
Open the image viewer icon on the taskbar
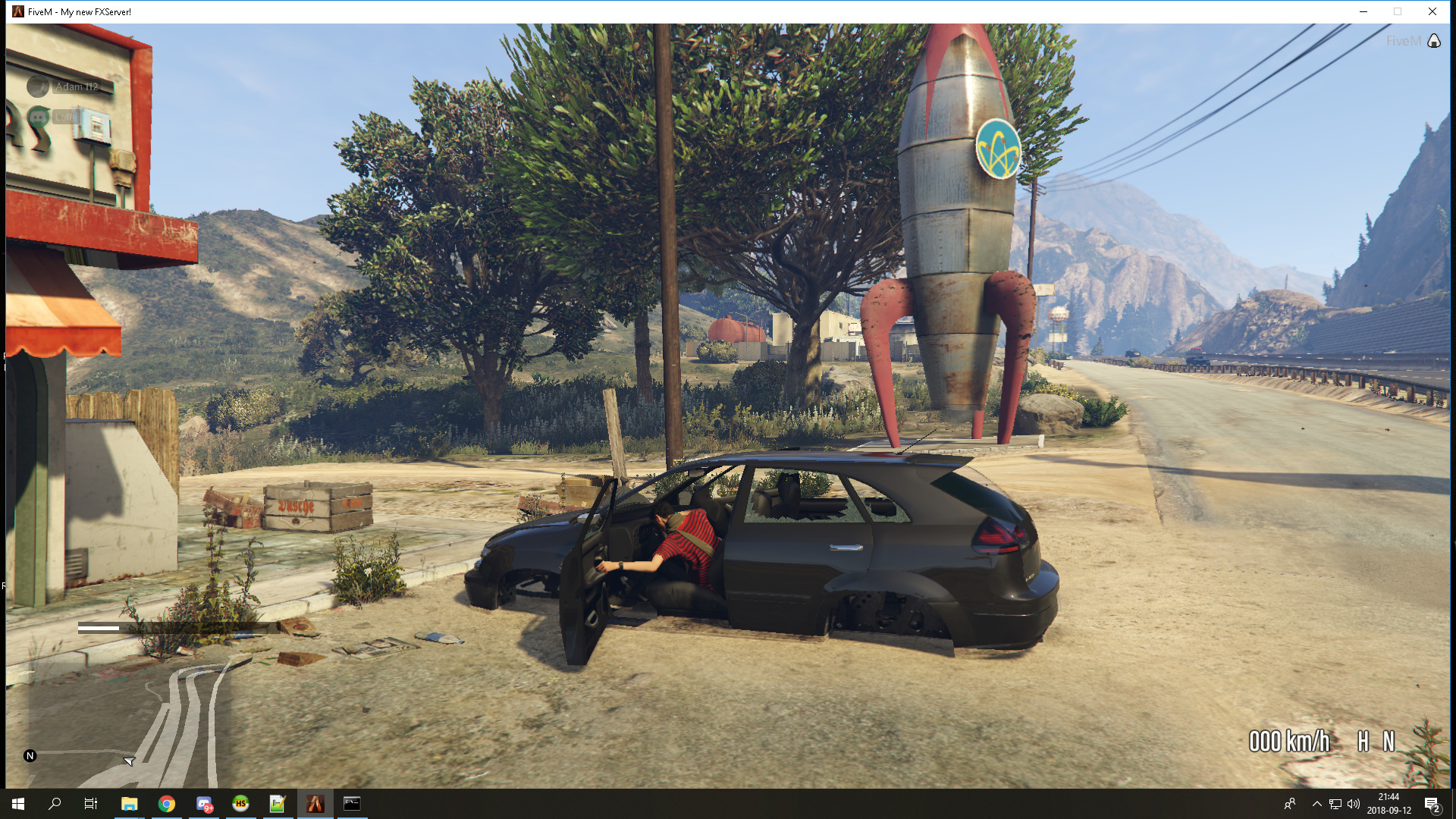coord(278,804)
